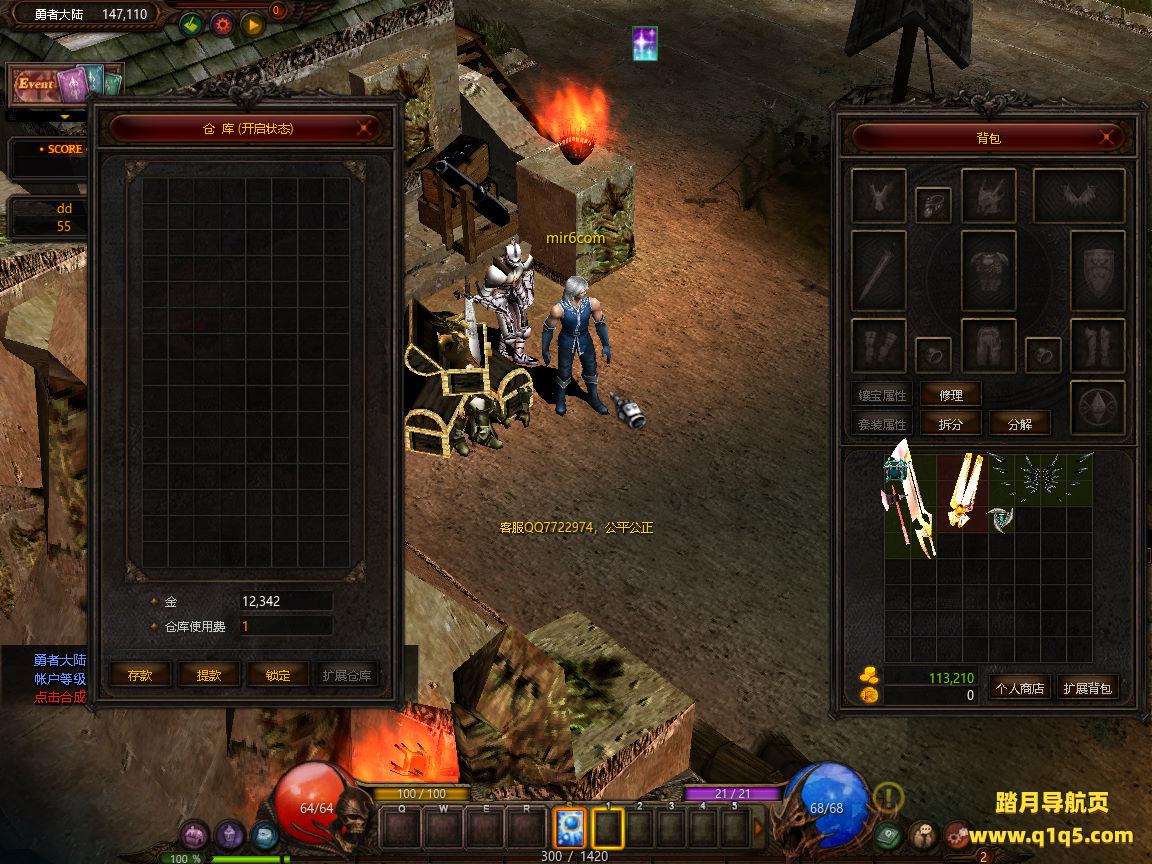Close the backpack (背包) panel
The image size is (1152, 864).
point(1107,137)
